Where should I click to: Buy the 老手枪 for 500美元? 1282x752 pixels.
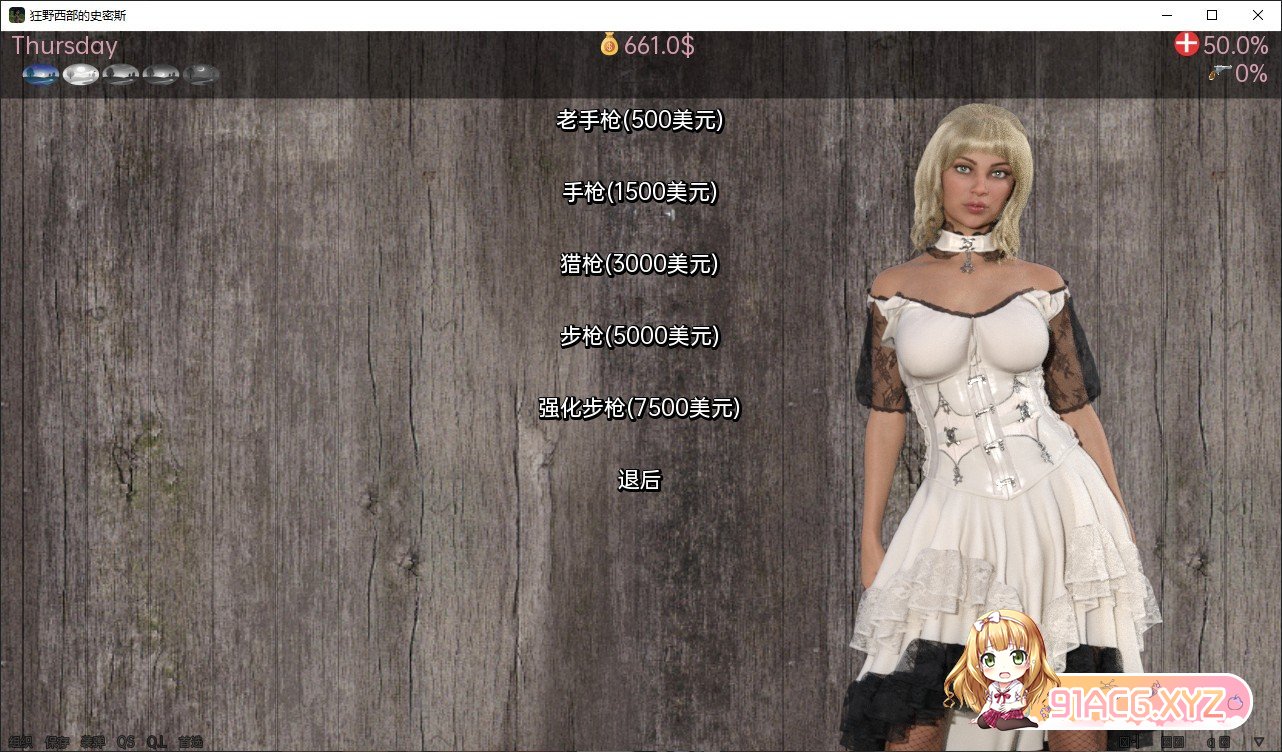click(639, 121)
